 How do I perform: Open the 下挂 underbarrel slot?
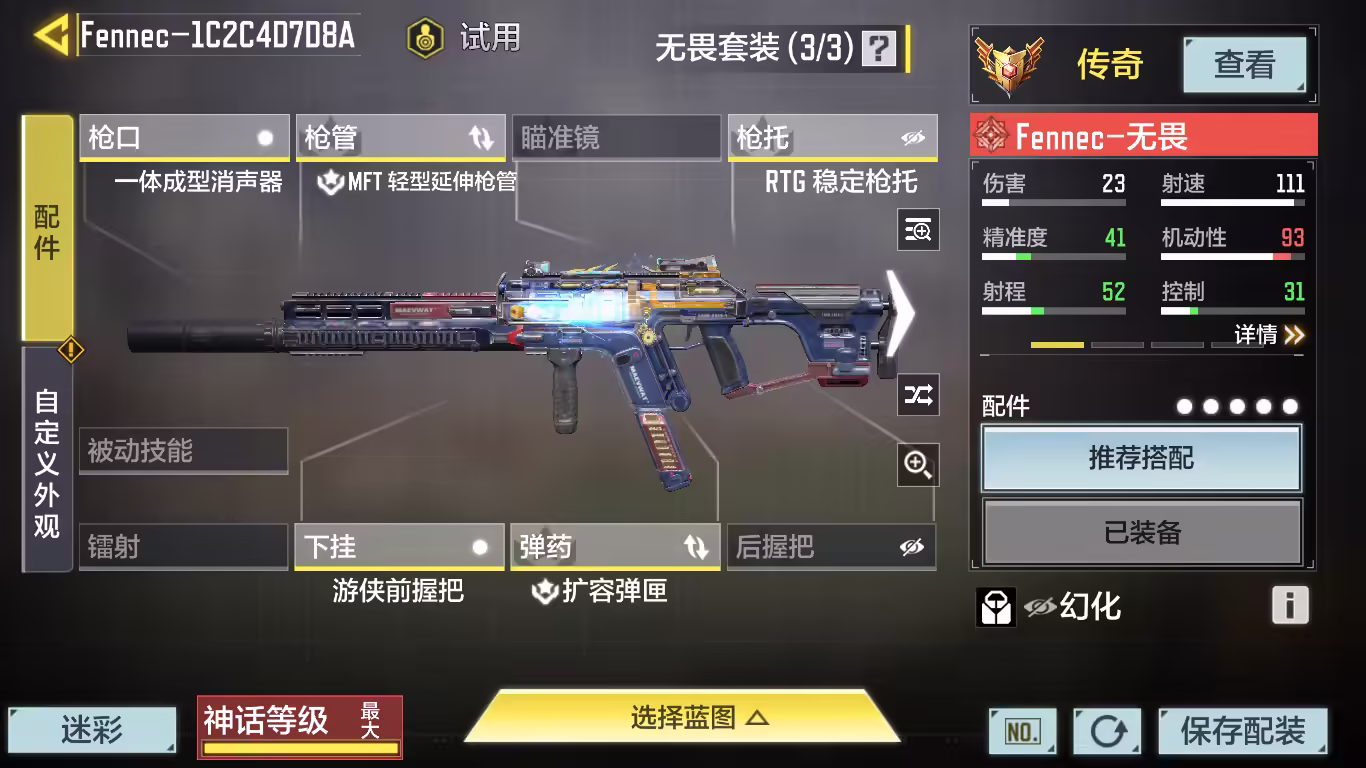pos(399,547)
